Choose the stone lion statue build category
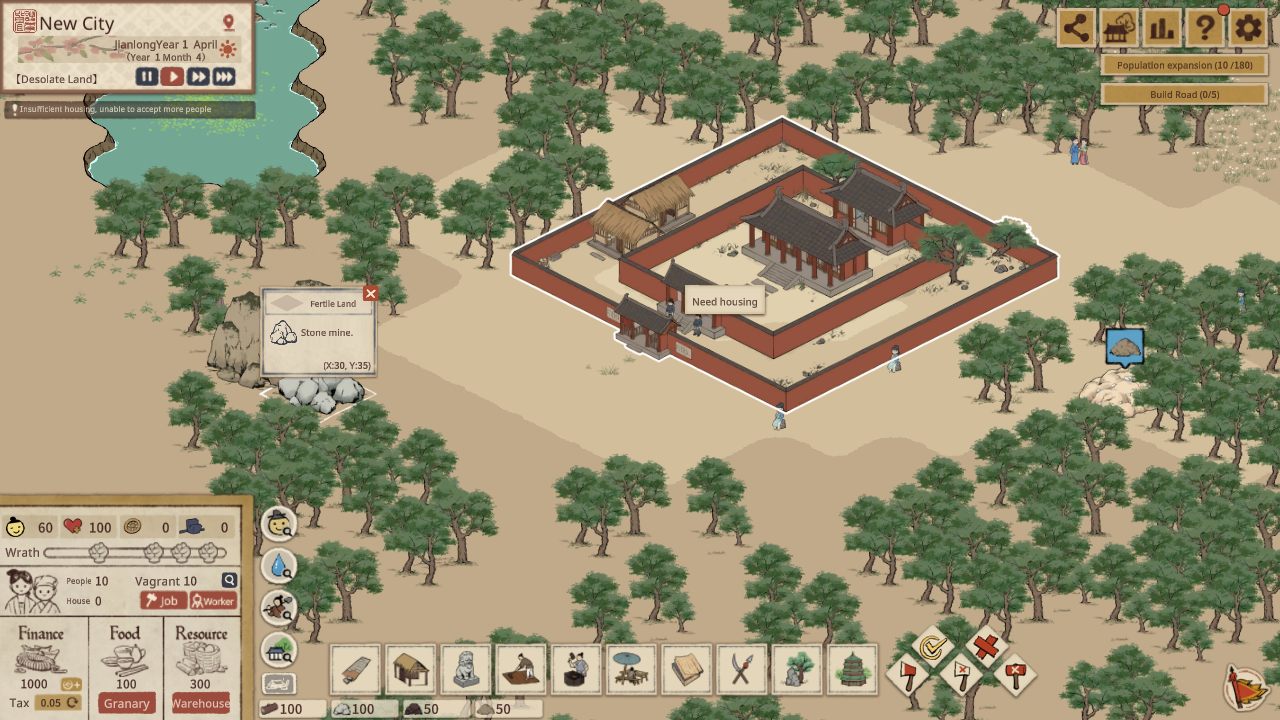Viewport: 1280px width, 720px height. (x=465, y=669)
